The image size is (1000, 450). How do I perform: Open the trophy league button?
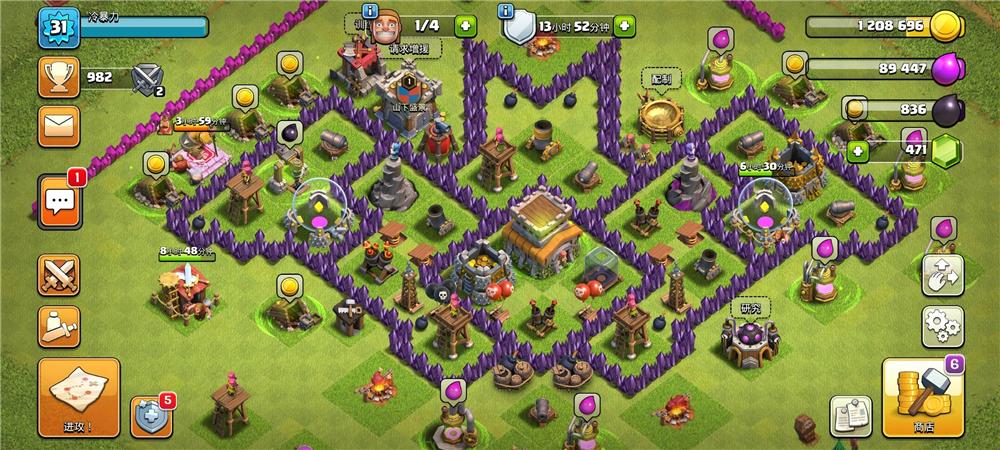(59, 77)
